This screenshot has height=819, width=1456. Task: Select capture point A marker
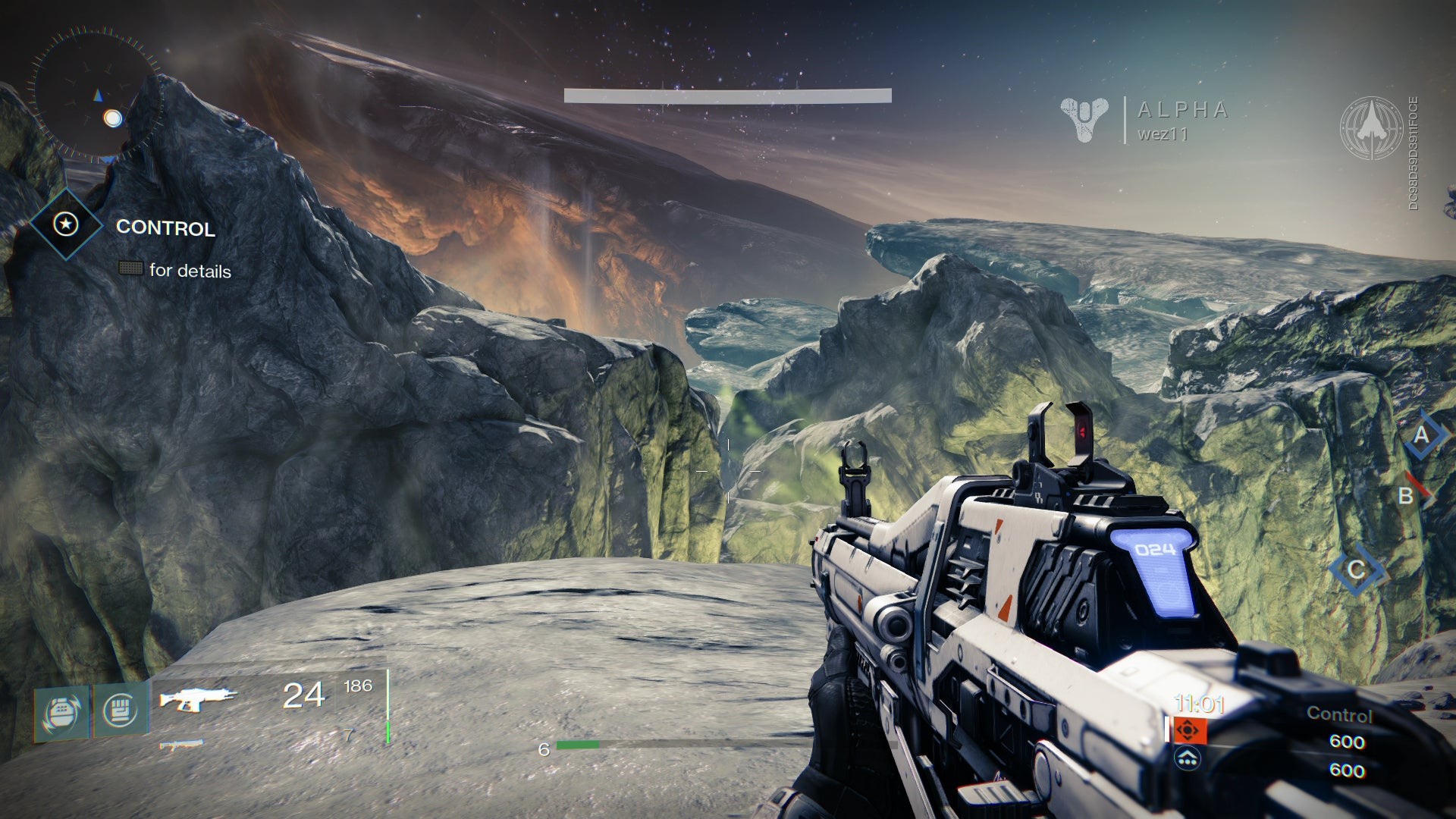1420,435
